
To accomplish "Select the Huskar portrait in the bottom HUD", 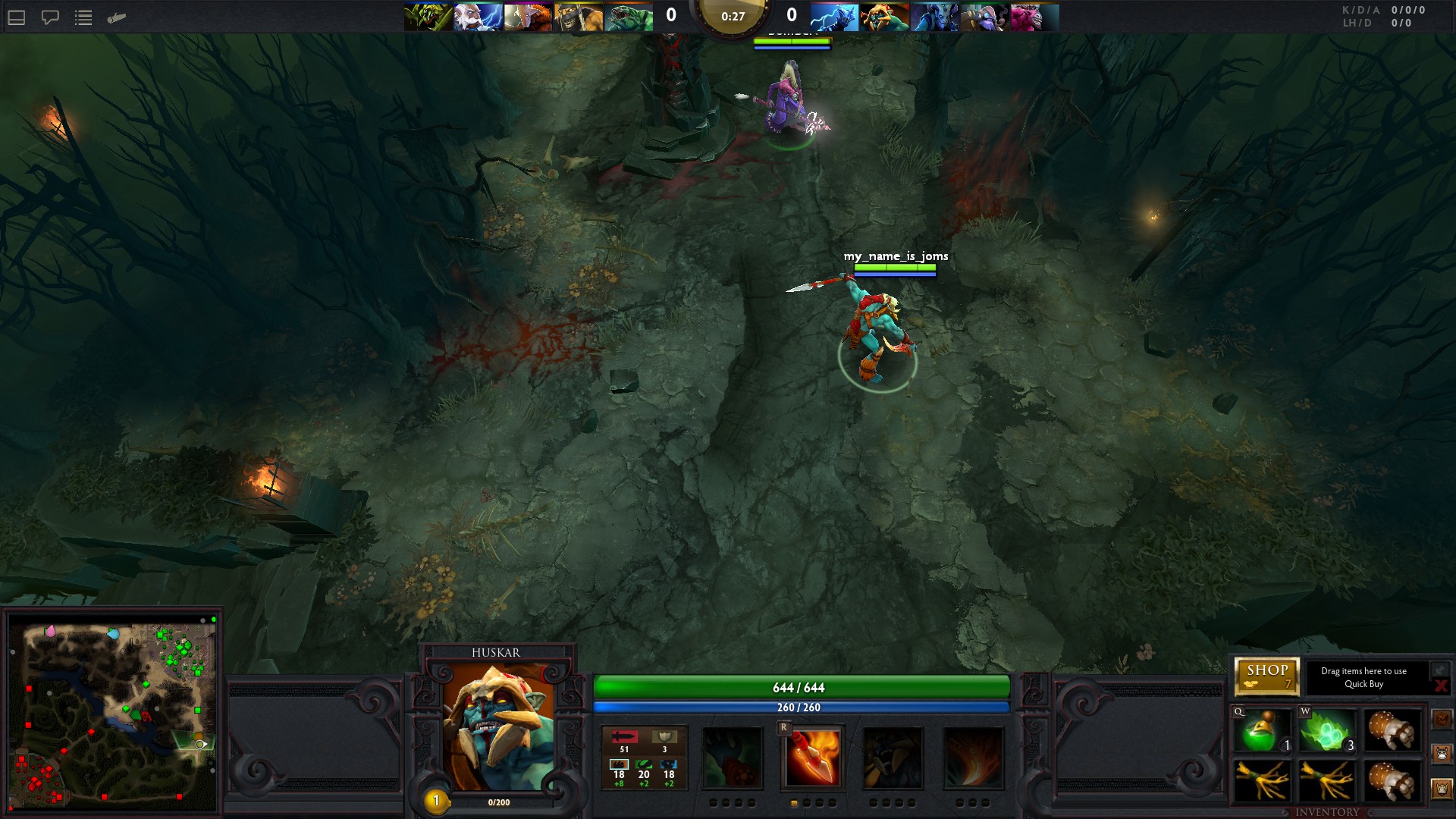I will click(498, 726).
